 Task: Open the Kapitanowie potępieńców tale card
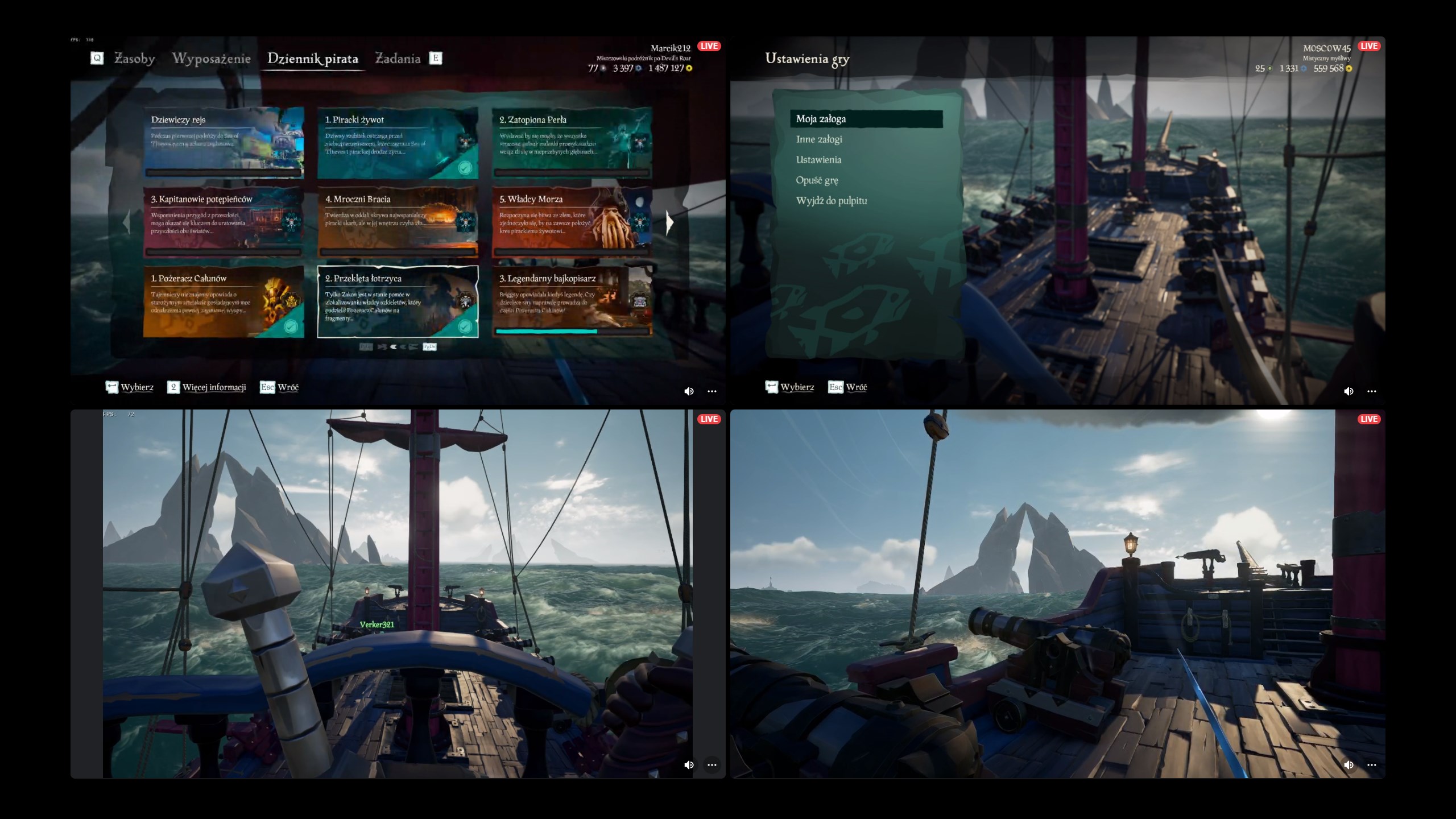click(224, 222)
